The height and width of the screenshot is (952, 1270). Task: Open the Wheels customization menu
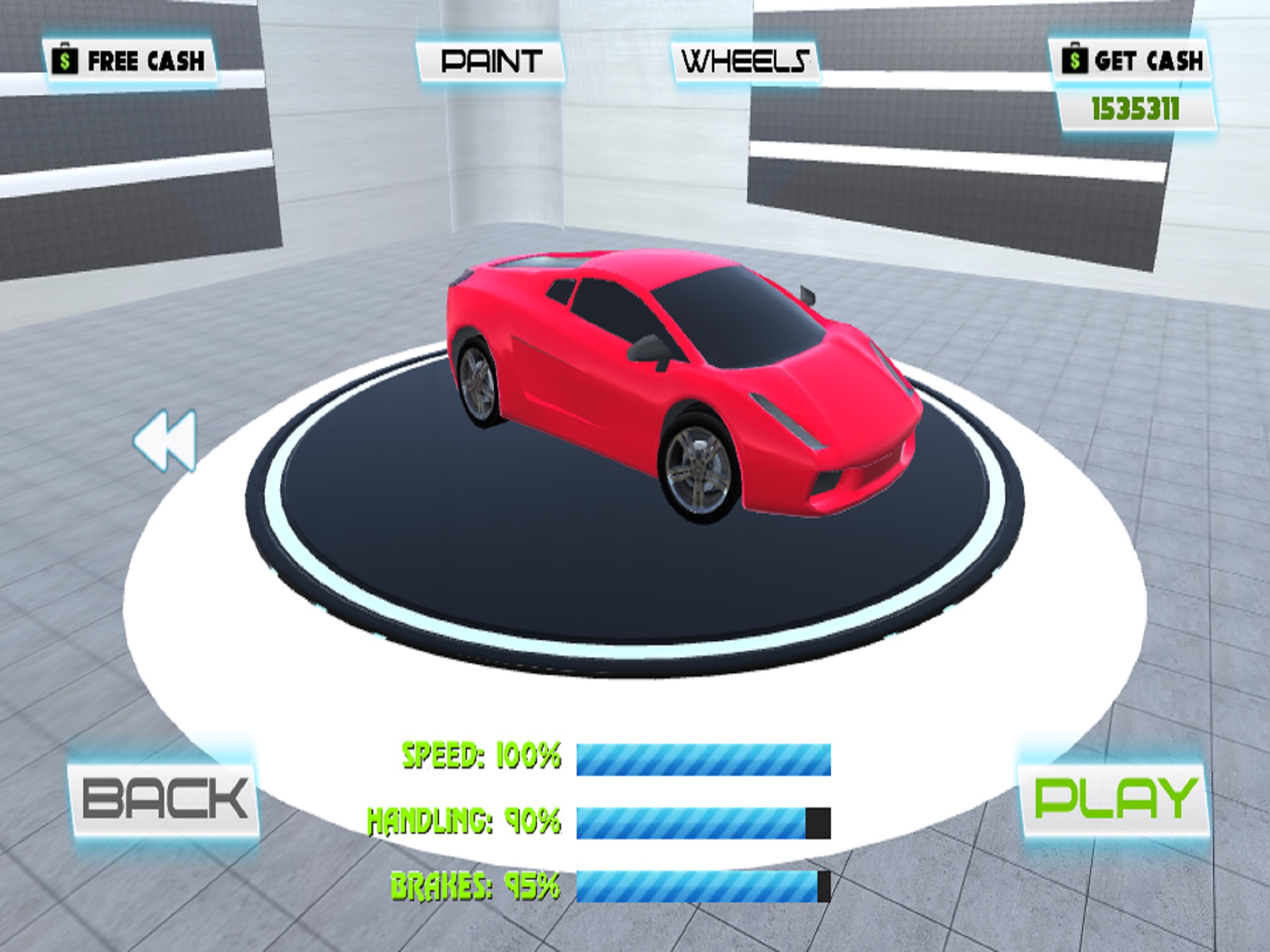coord(745,61)
